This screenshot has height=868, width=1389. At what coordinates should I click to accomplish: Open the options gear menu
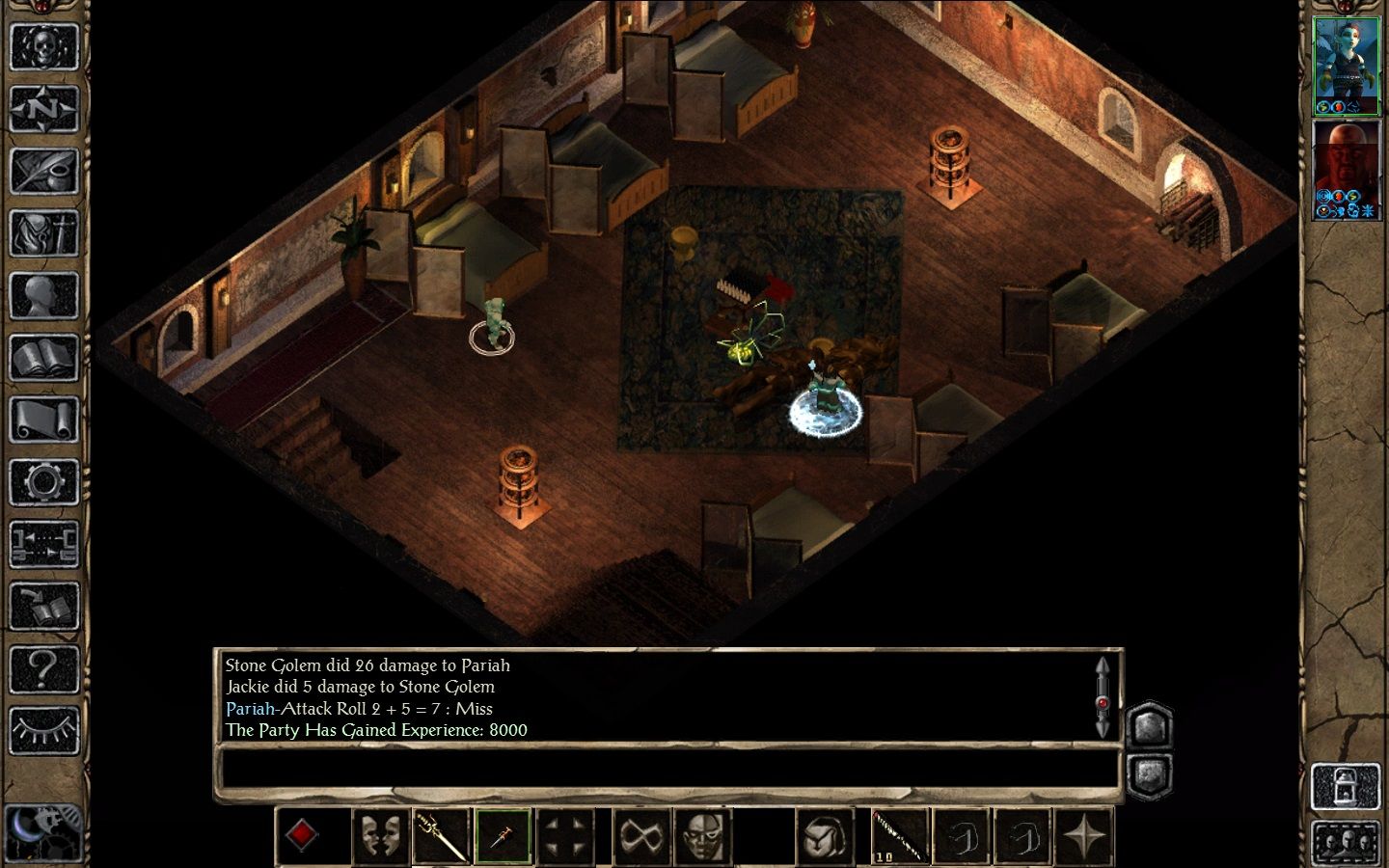43,481
